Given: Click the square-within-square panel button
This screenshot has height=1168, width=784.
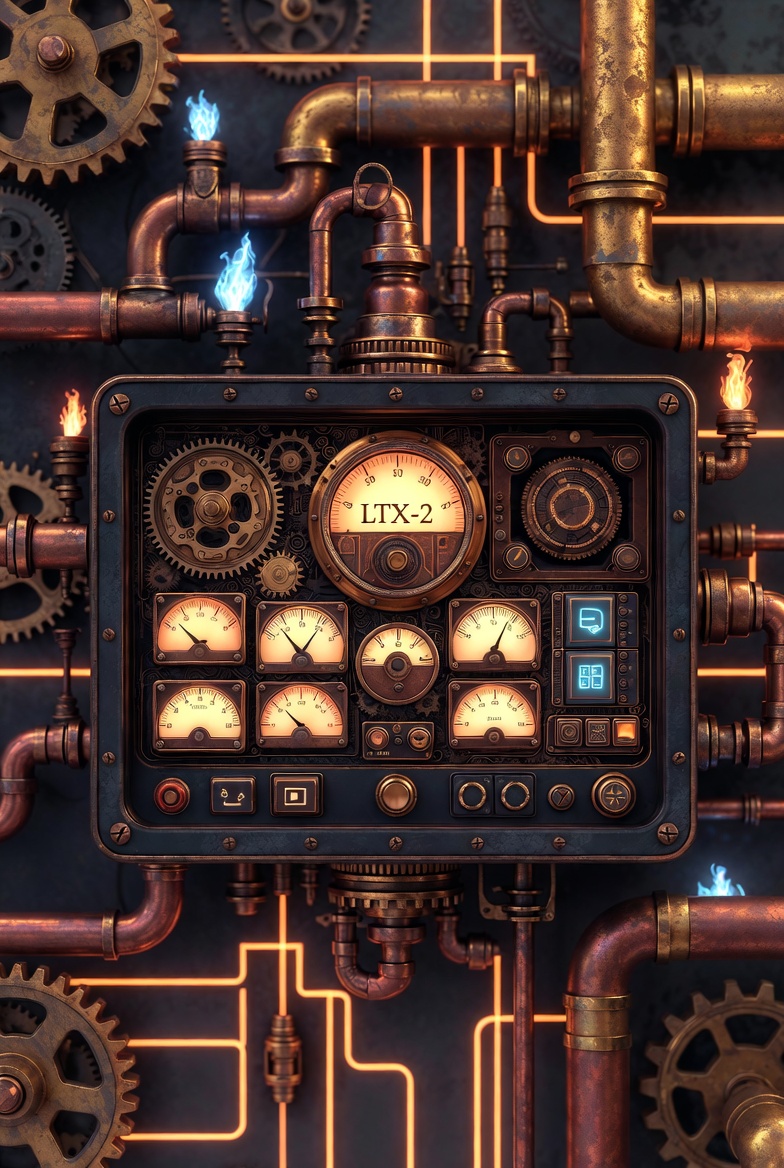Looking at the screenshot, I should [x=296, y=796].
